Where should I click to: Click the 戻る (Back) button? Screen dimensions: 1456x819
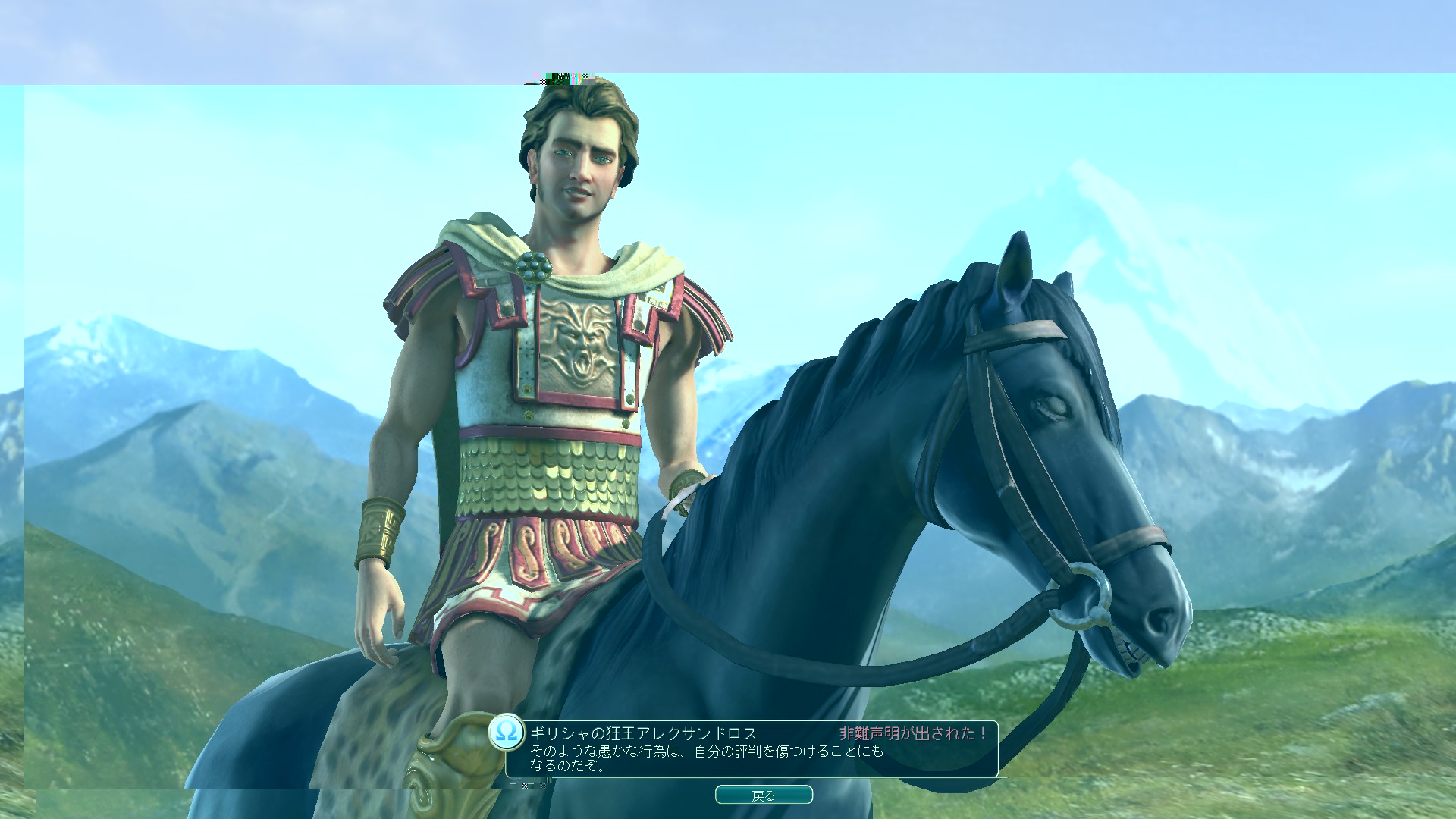[x=764, y=795]
